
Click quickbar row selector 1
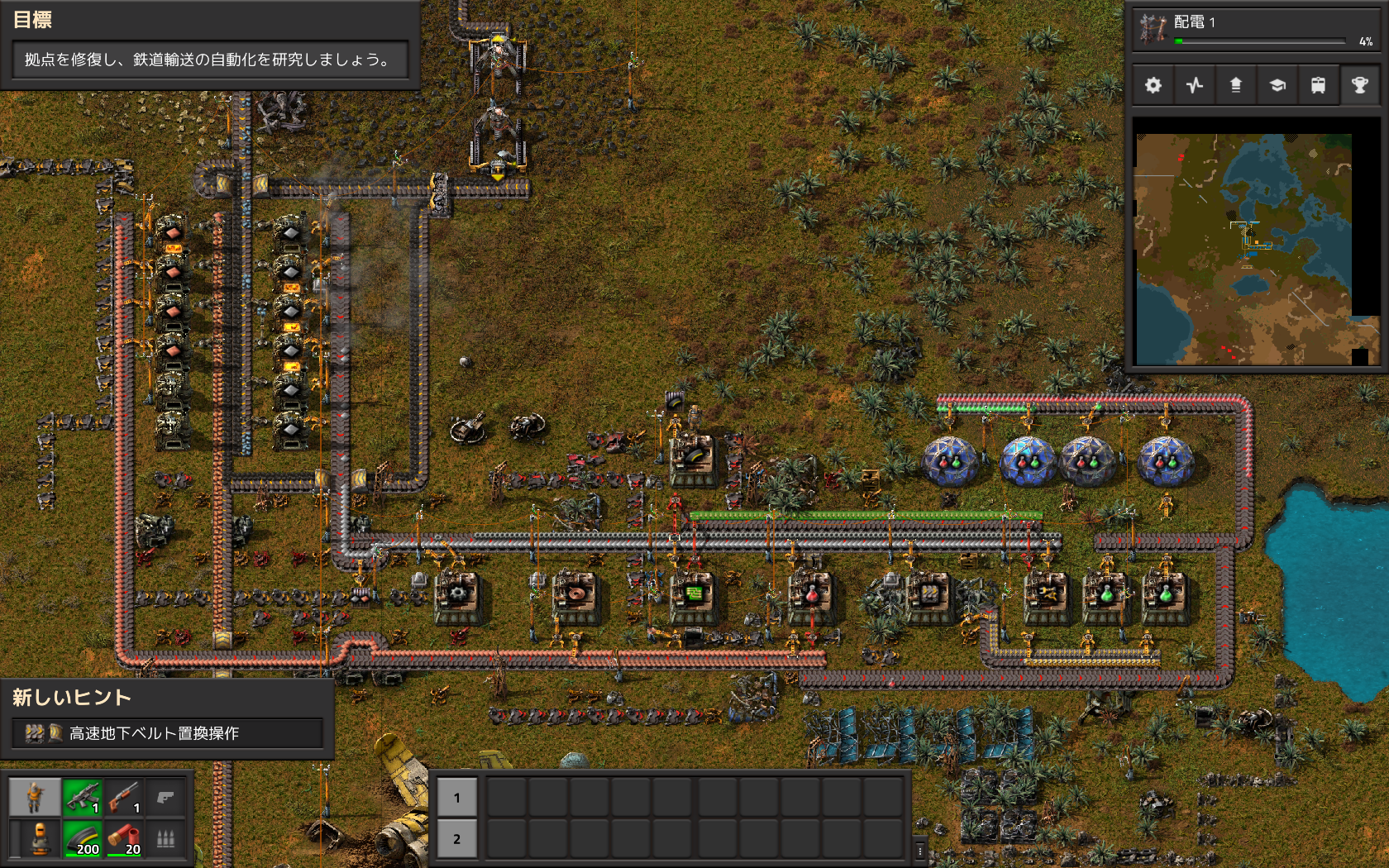[x=456, y=798]
